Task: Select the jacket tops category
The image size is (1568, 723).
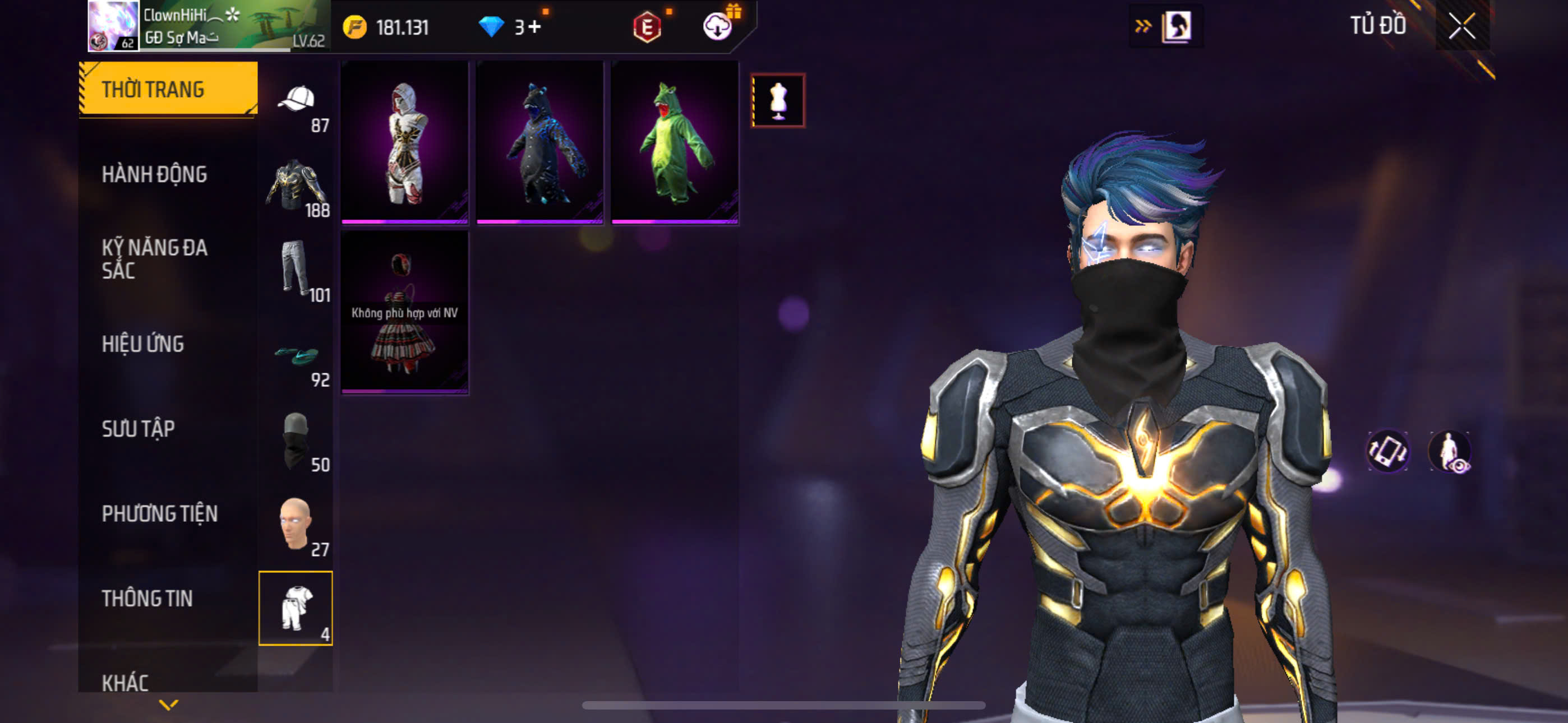Action: coord(297,186)
